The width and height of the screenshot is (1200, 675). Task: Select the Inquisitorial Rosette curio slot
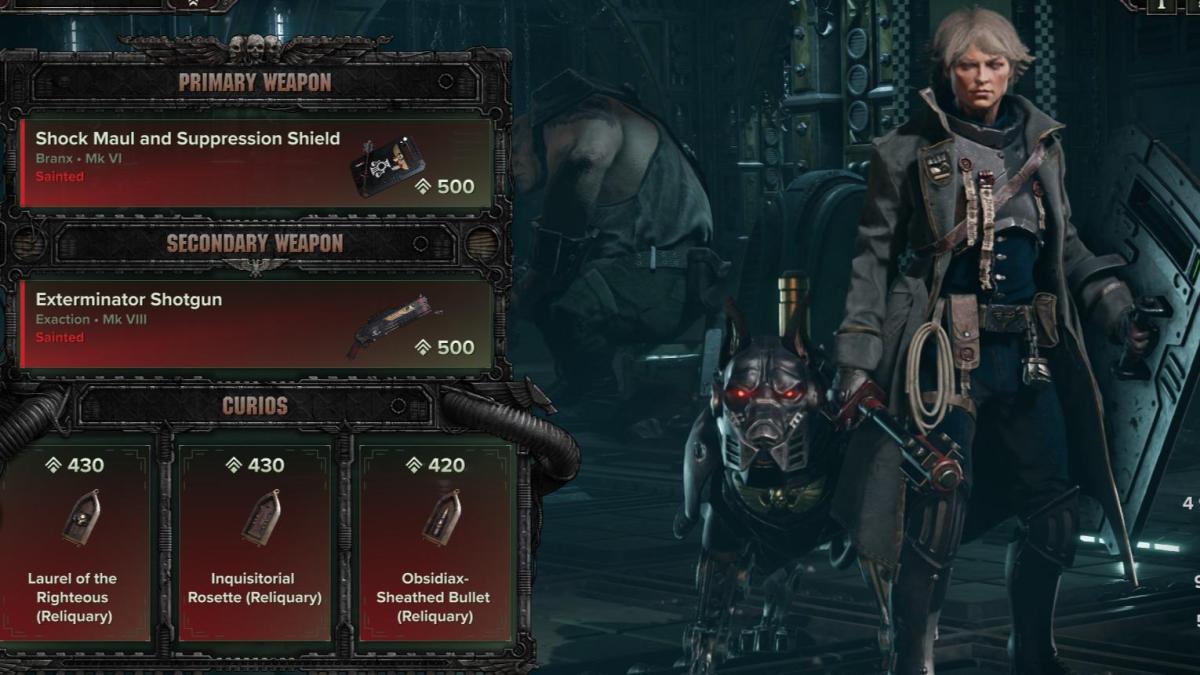[x=255, y=540]
